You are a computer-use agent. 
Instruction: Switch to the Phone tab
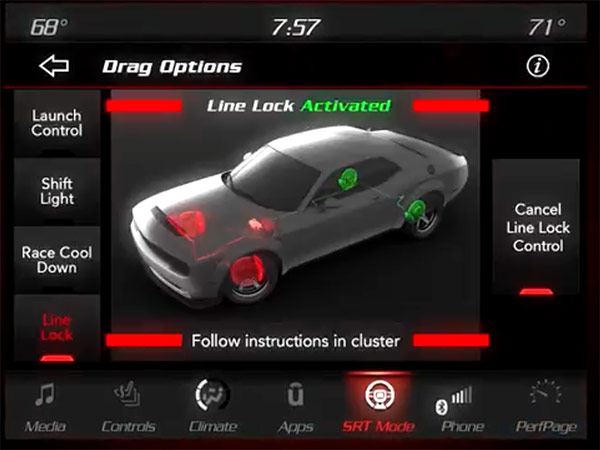click(x=461, y=405)
